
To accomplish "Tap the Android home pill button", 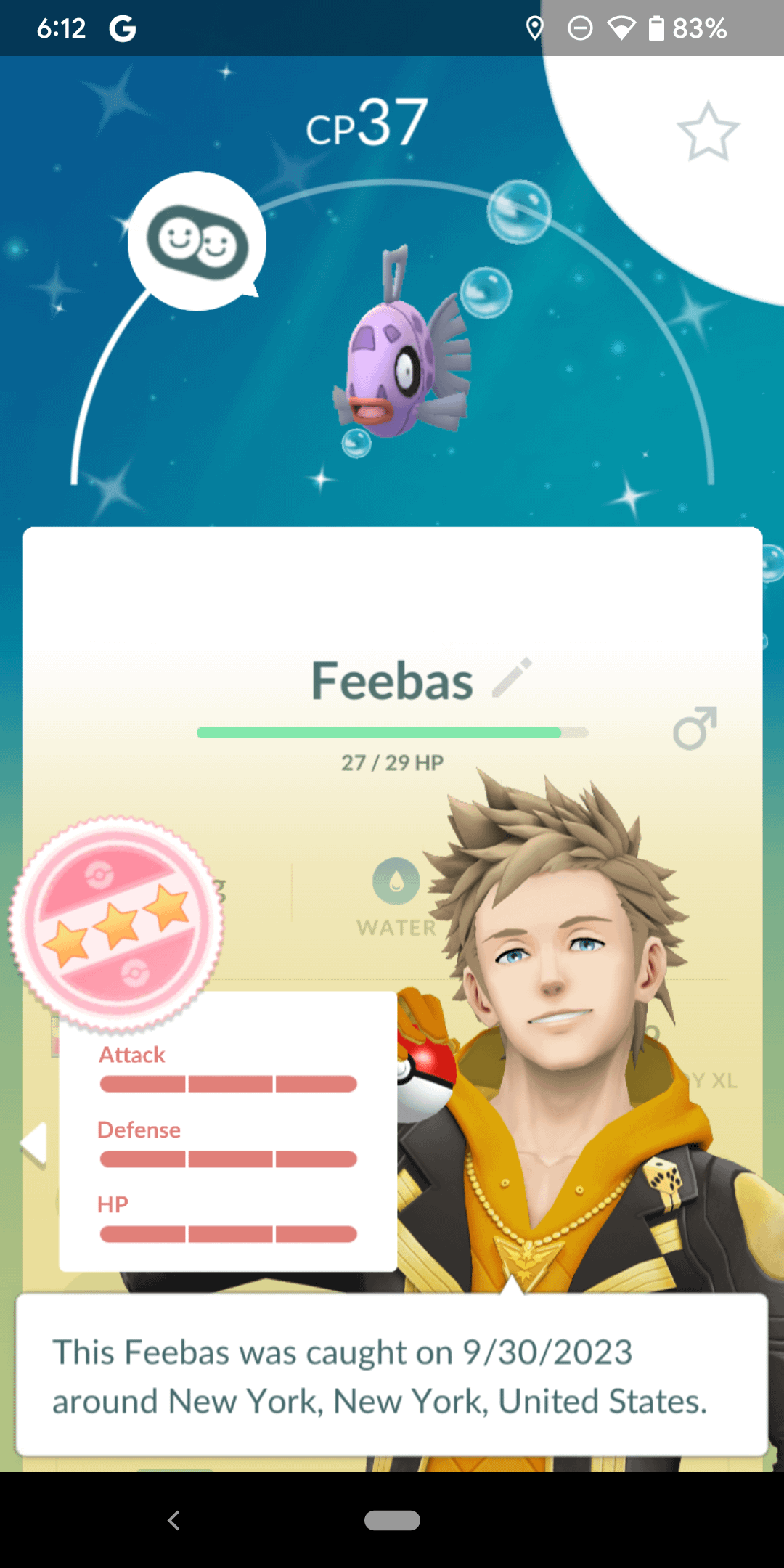I will coord(392,1520).
